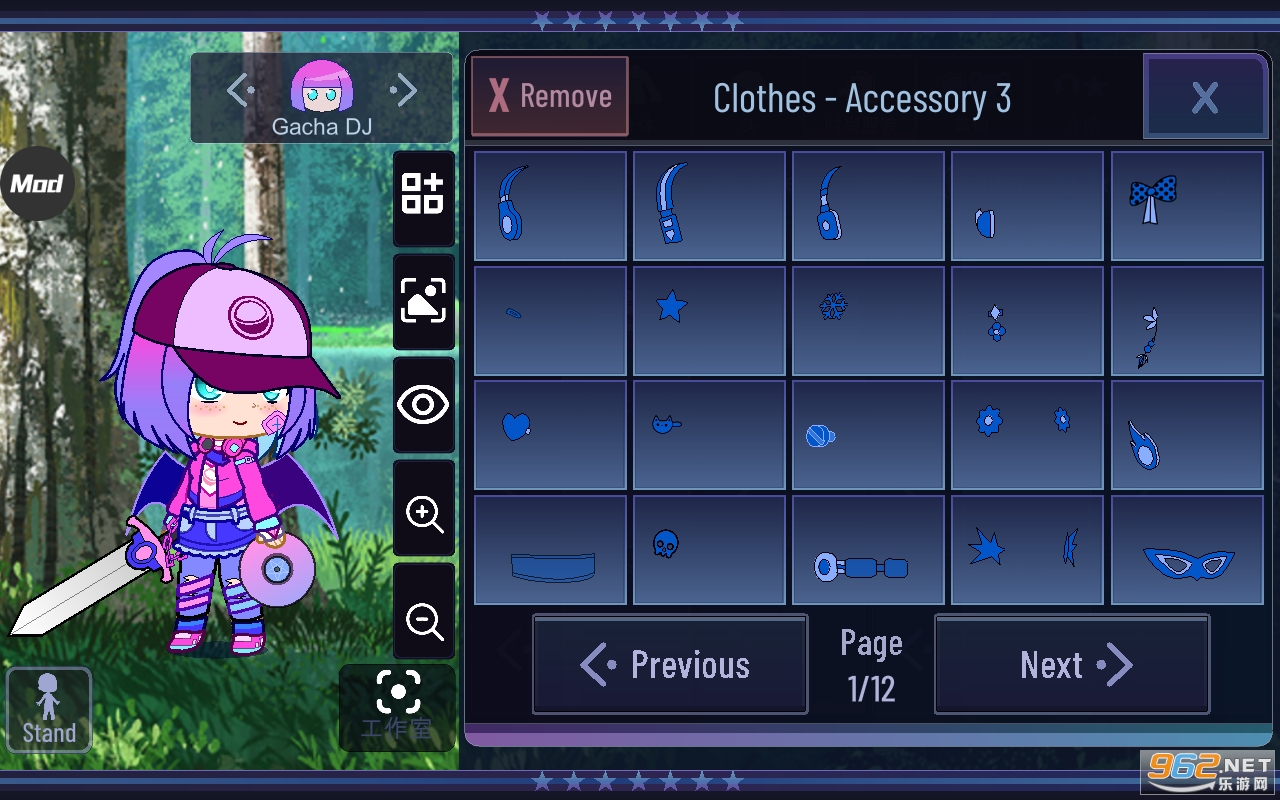The image size is (1280, 800).
Task: Zoom in on the character
Action: pos(424,514)
